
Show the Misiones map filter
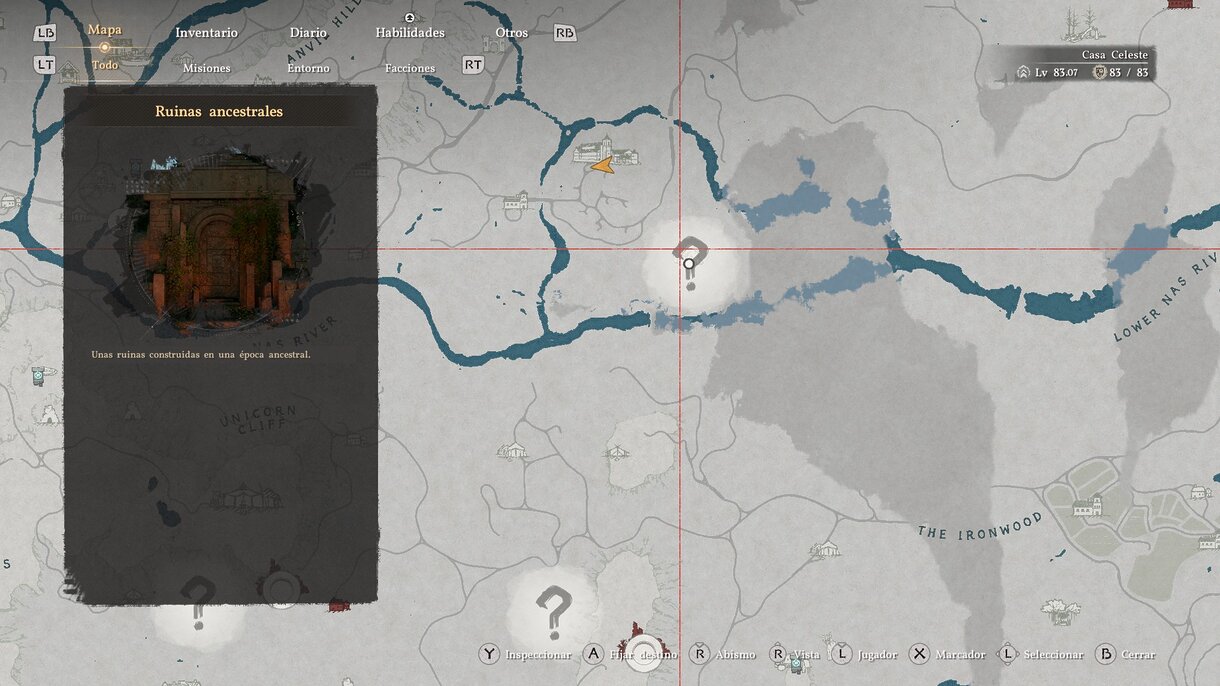(x=206, y=68)
